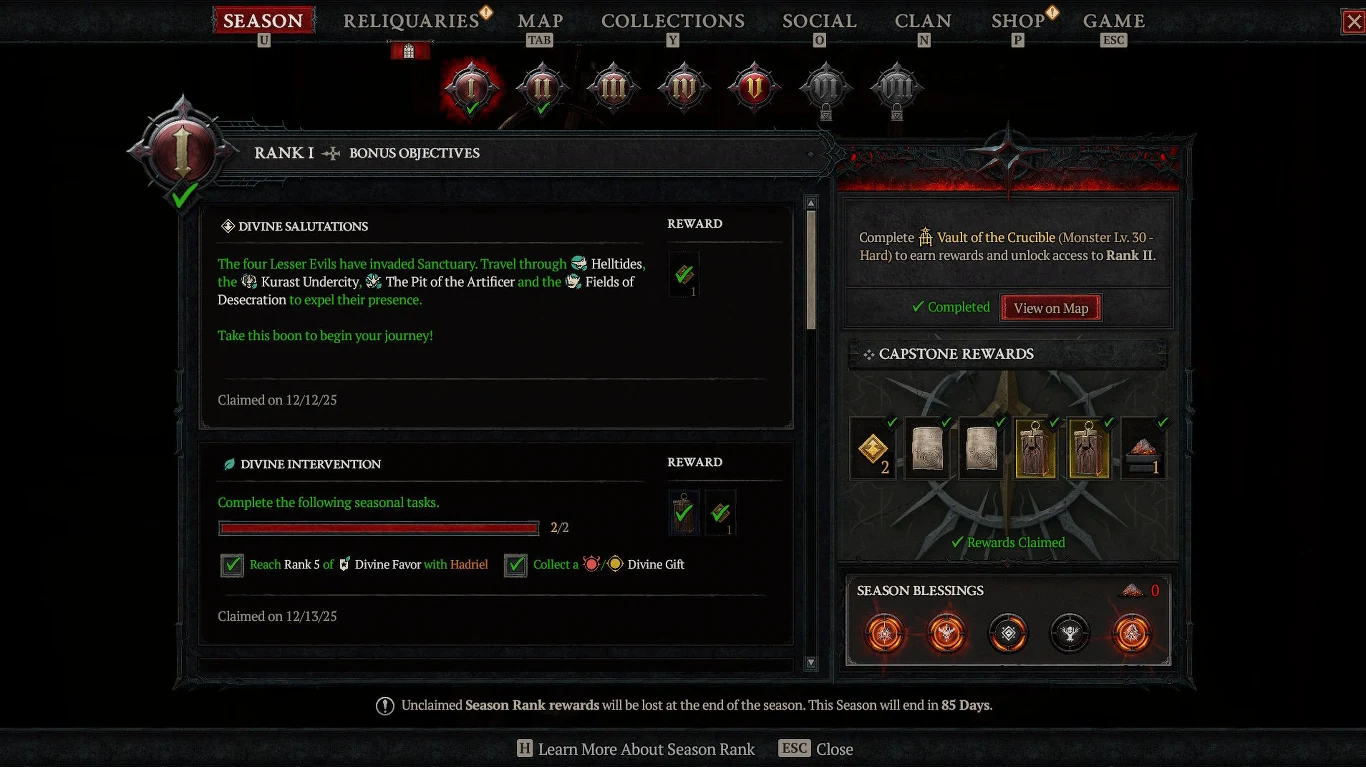Viewport: 1366px width, 767px height.
Task: Switch to the Map tab
Action: pyautogui.click(x=540, y=21)
